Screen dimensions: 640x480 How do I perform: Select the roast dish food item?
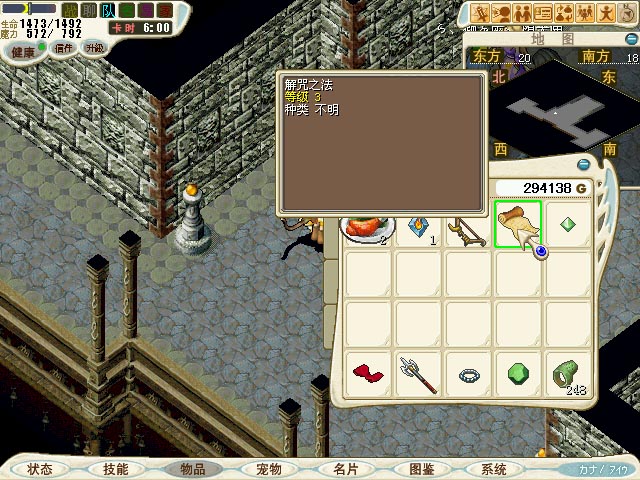(x=366, y=228)
